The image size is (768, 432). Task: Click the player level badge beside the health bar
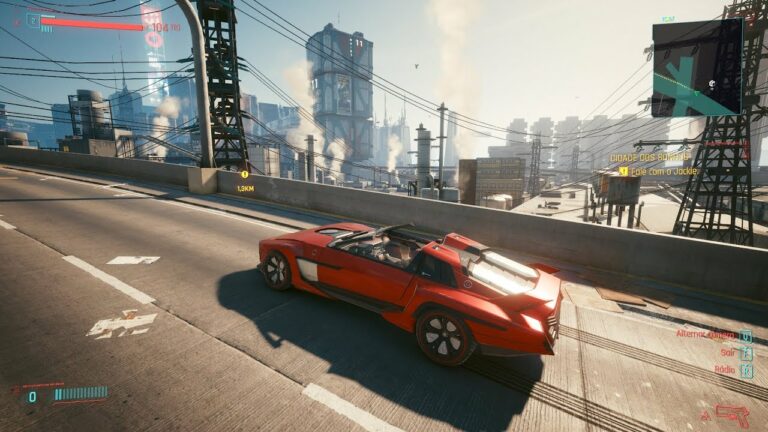(33, 19)
